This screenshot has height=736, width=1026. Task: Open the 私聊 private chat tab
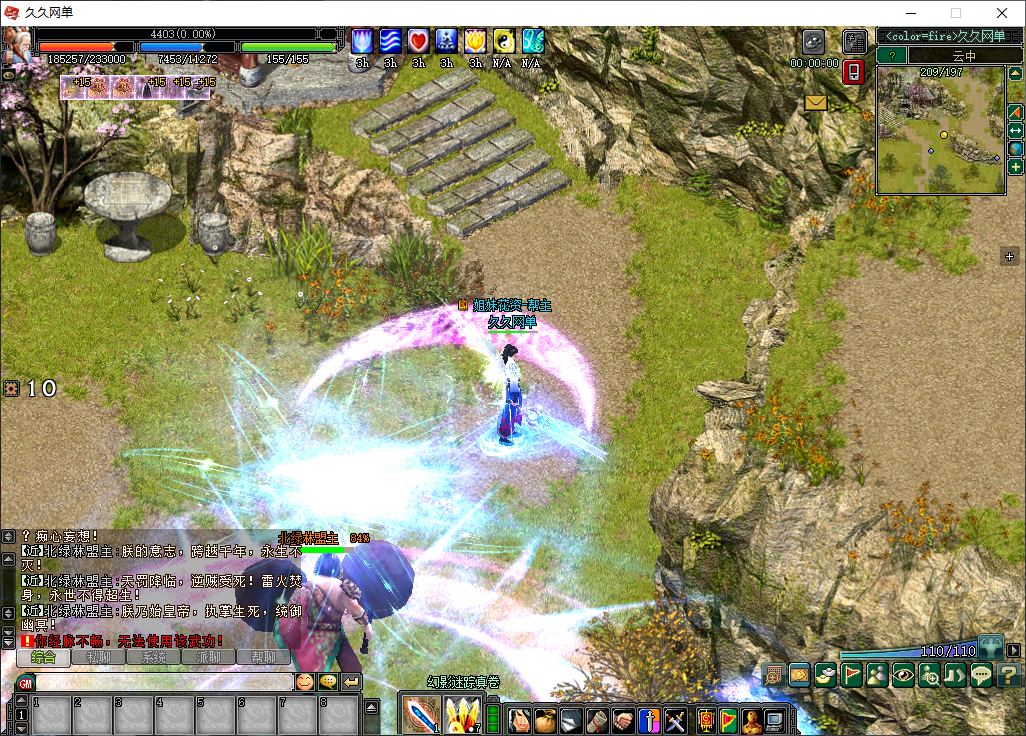[x=98, y=658]
